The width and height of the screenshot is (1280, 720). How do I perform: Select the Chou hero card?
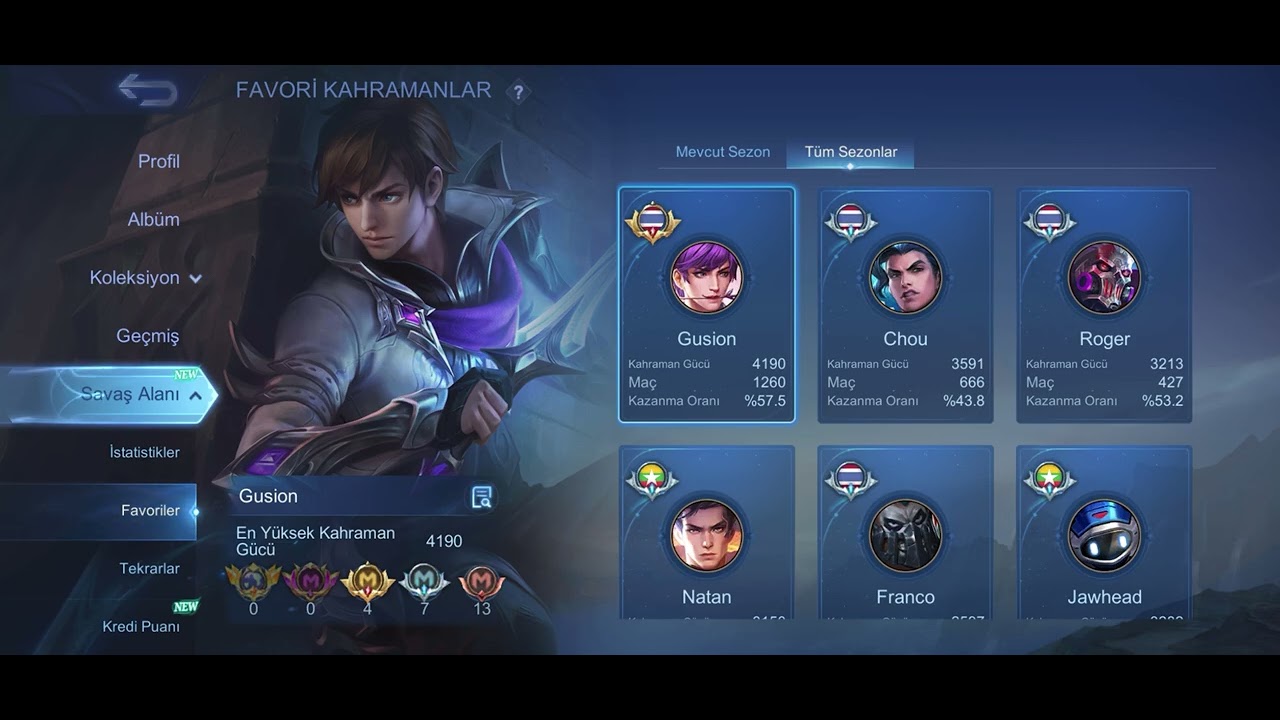905,304
